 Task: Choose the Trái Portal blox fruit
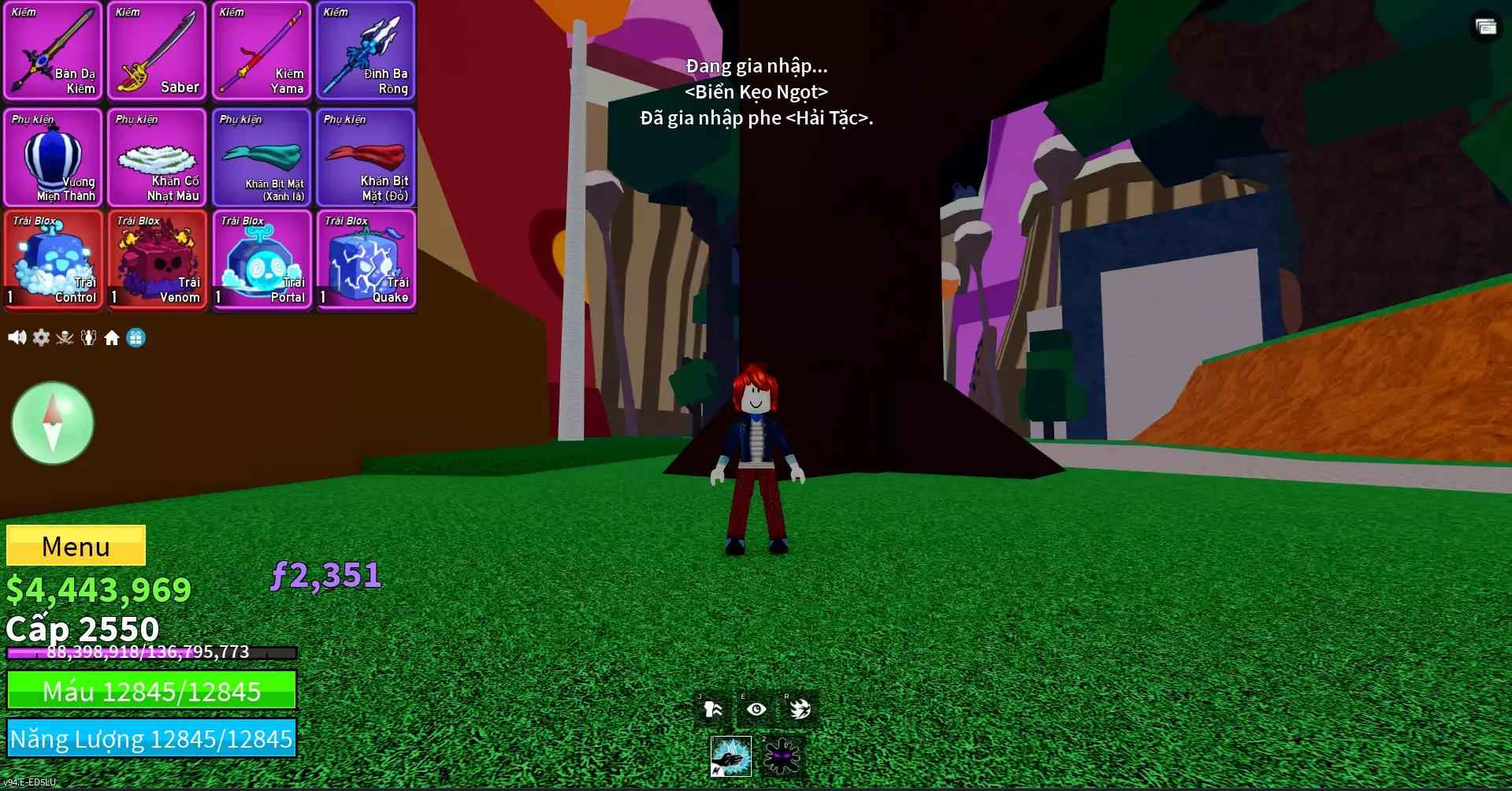click(261, 260)
